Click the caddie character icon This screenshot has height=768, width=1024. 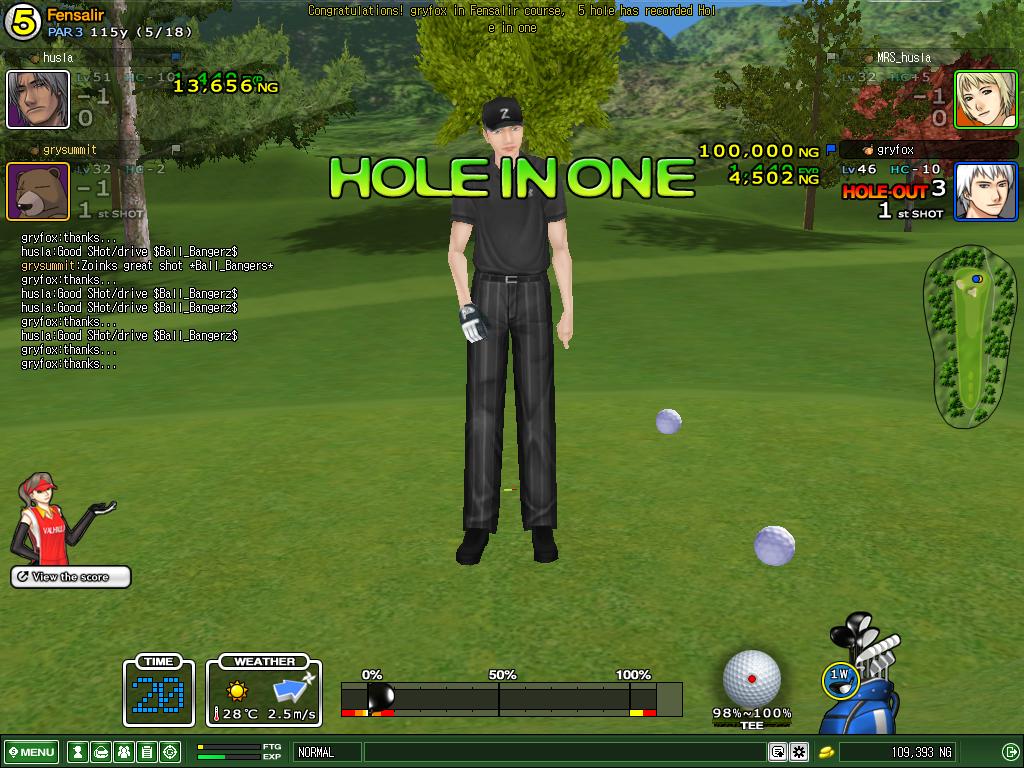tap(48, 518)
